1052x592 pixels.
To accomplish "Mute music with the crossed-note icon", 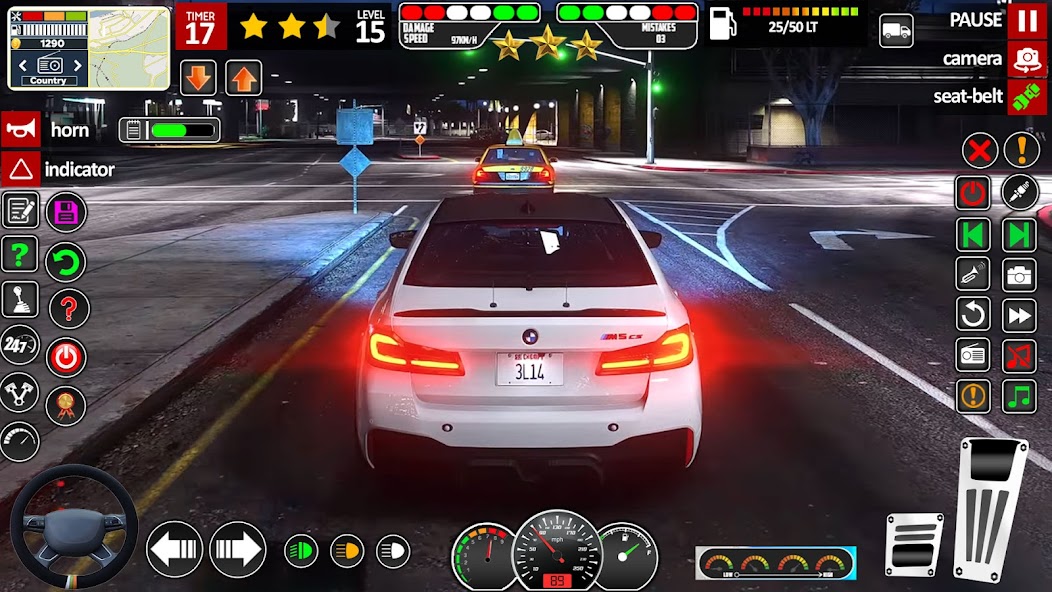I will [x=1019, y=355].
